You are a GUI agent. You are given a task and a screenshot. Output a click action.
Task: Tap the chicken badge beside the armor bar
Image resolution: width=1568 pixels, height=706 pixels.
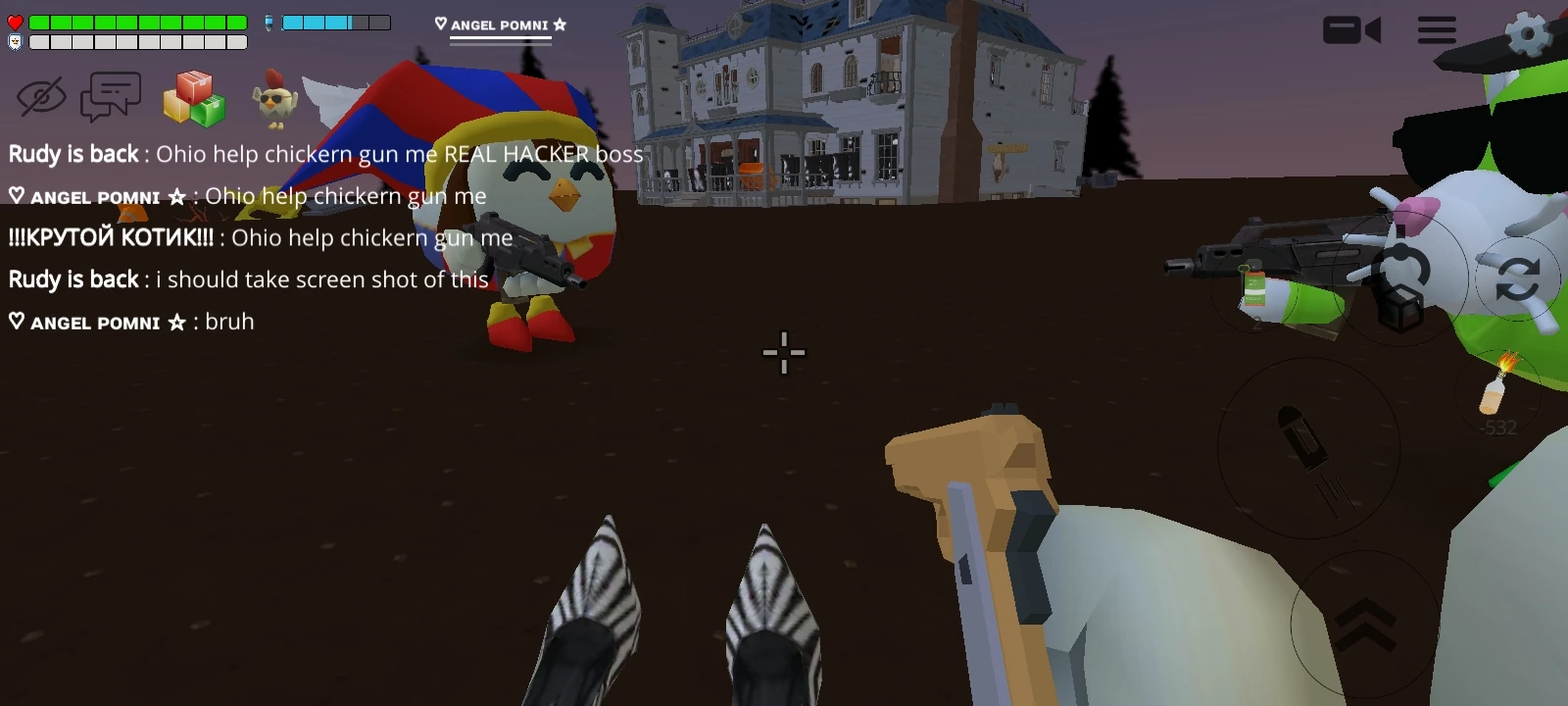(x=15, y=40)
